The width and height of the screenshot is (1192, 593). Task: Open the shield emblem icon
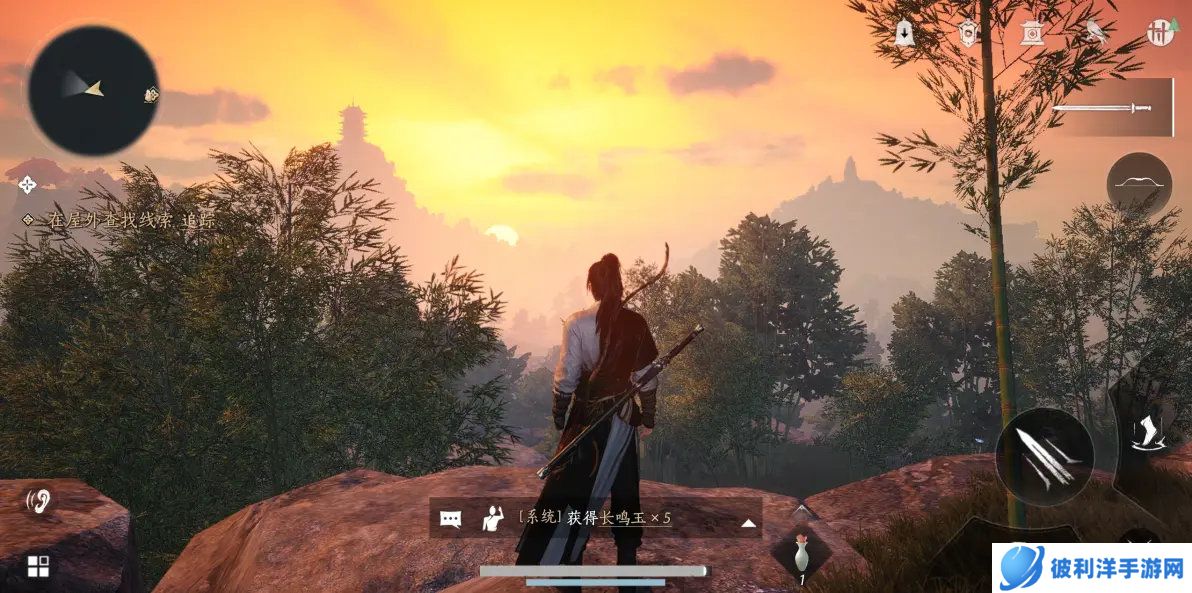click(968, 32)
